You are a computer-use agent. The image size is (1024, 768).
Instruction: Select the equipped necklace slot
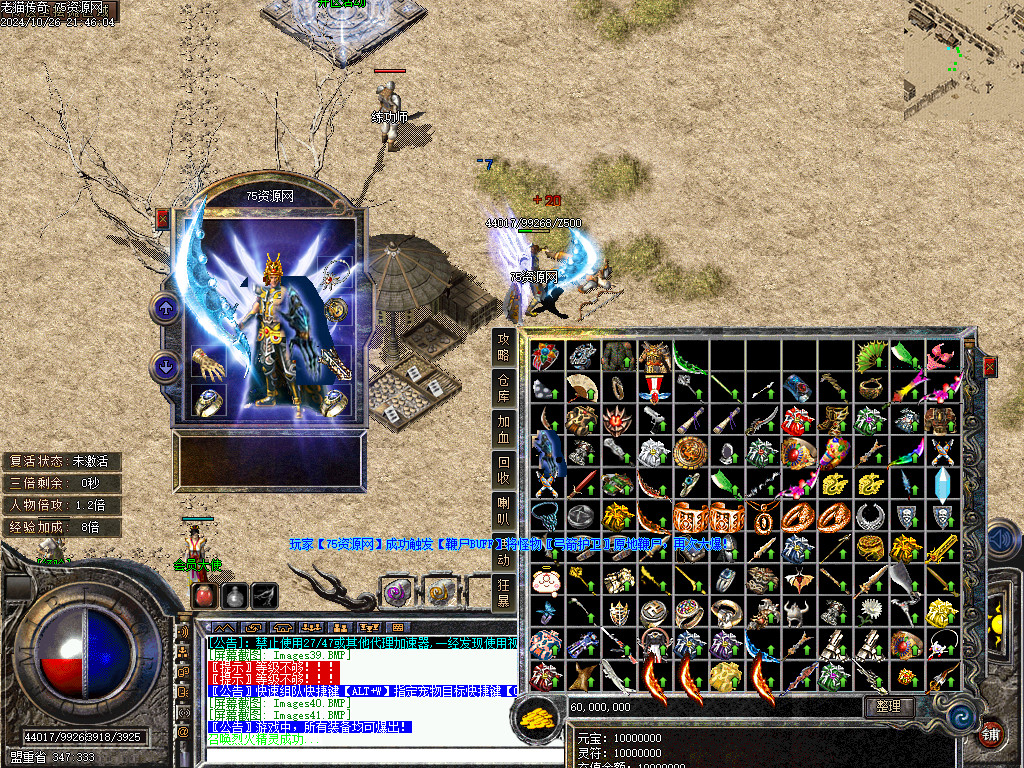point(336,272)
